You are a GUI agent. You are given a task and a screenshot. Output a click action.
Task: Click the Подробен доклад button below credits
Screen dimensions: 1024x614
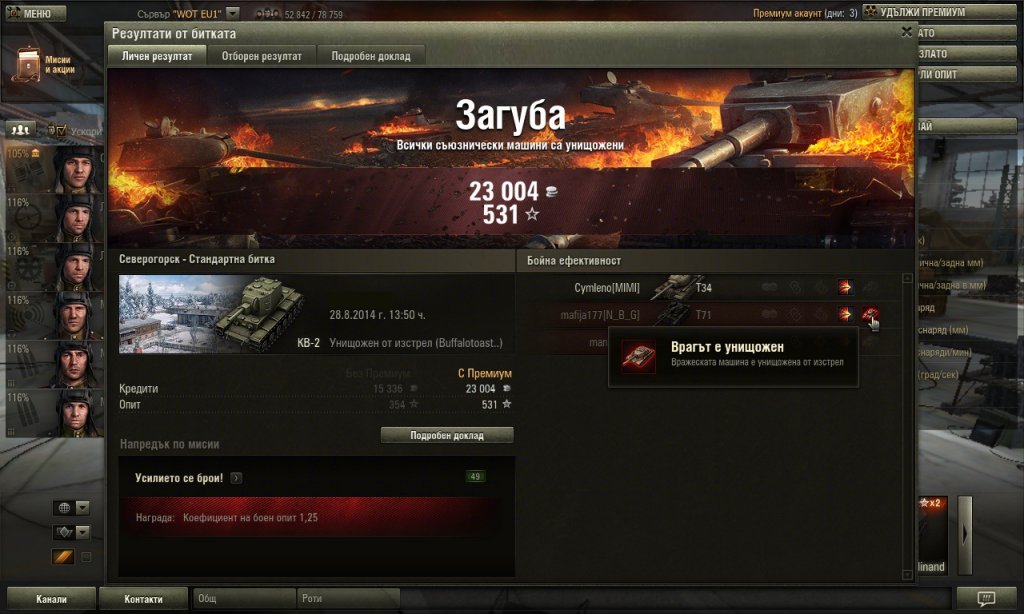pyautogui.click(x=447, y=436)
